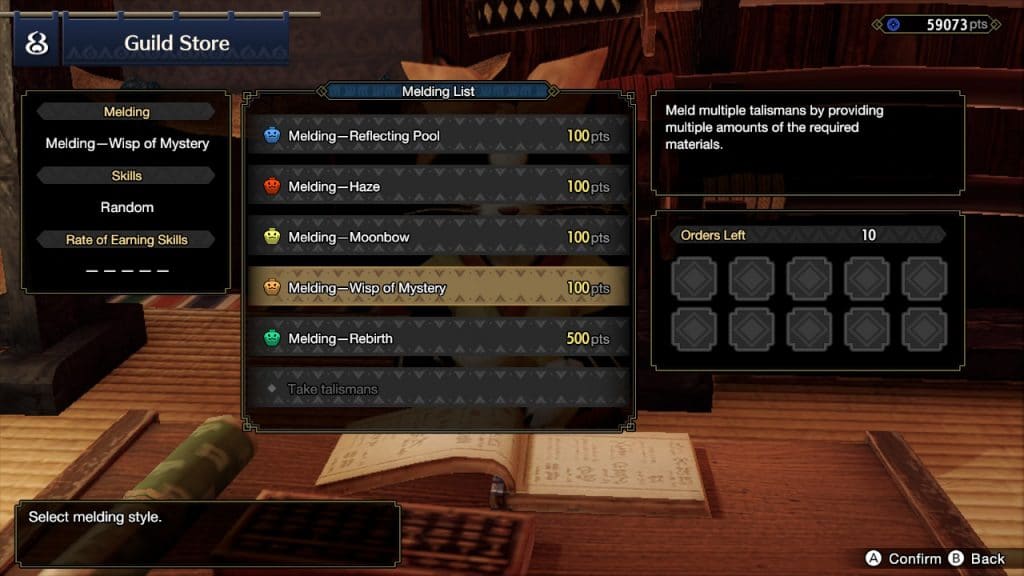Screen dimensions: 1024x576
Task: Select the highlighted Melding—Wisp of Mystery
Action: 437,288
